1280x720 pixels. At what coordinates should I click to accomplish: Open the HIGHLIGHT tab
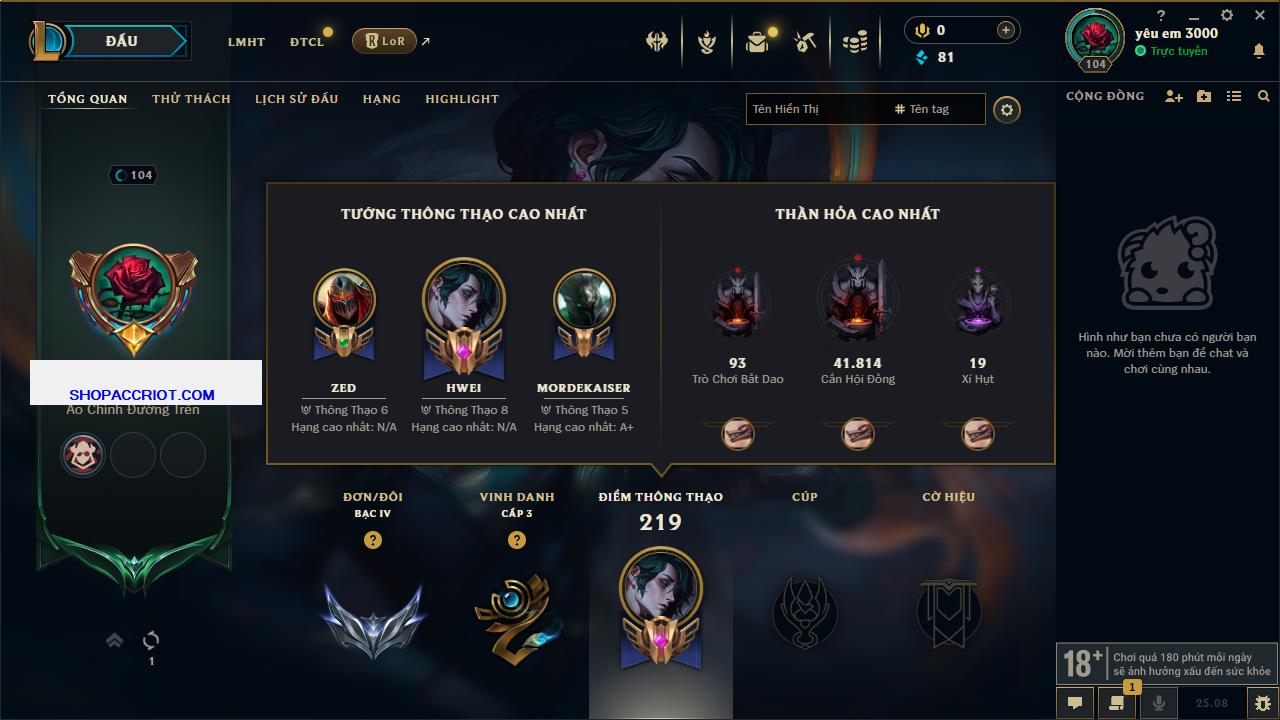coord(461,99)
